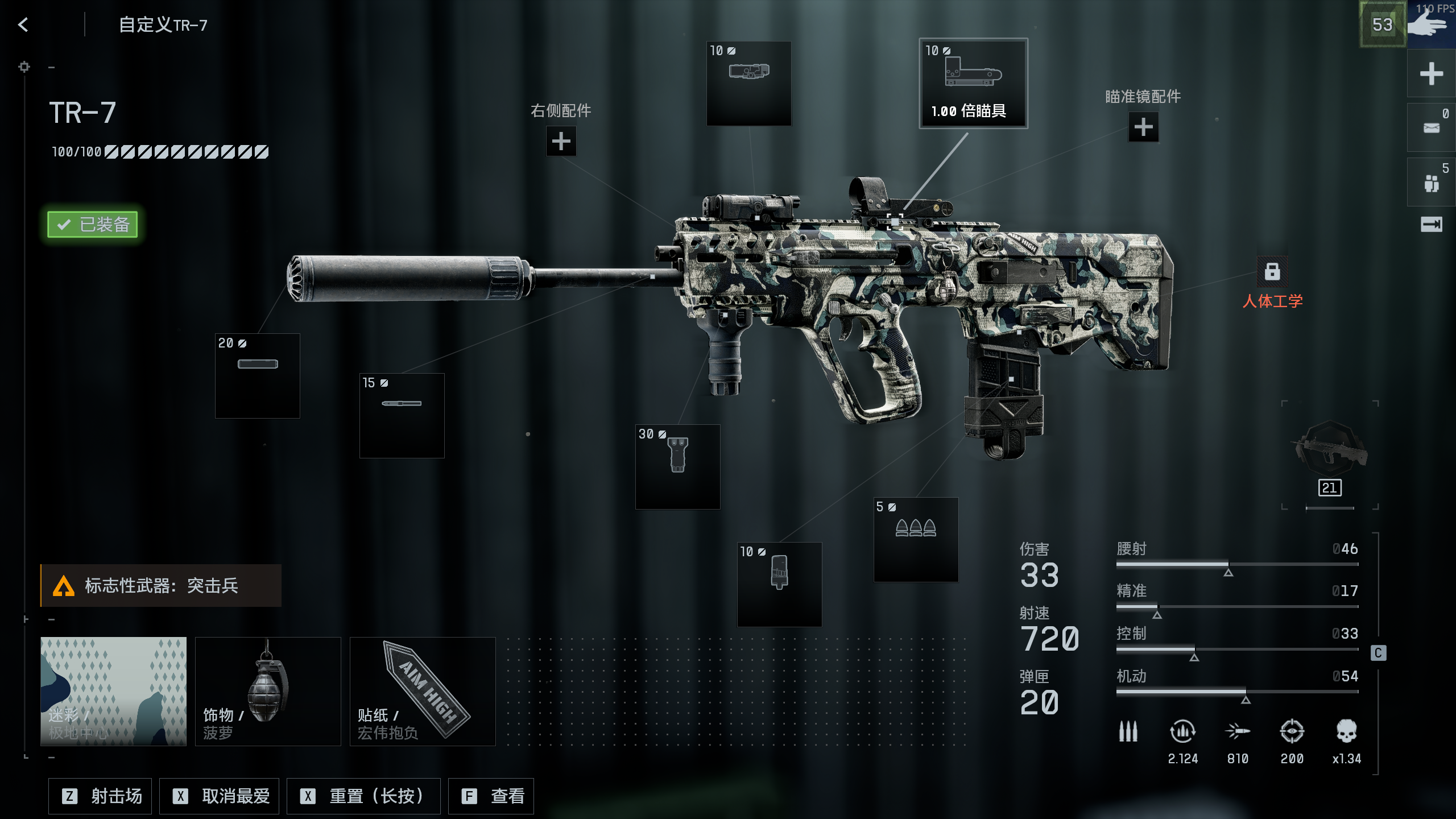Viewport: 1456px width, 819px height.
Task: Choose the ammunition type slot
Action: [916, 539]
